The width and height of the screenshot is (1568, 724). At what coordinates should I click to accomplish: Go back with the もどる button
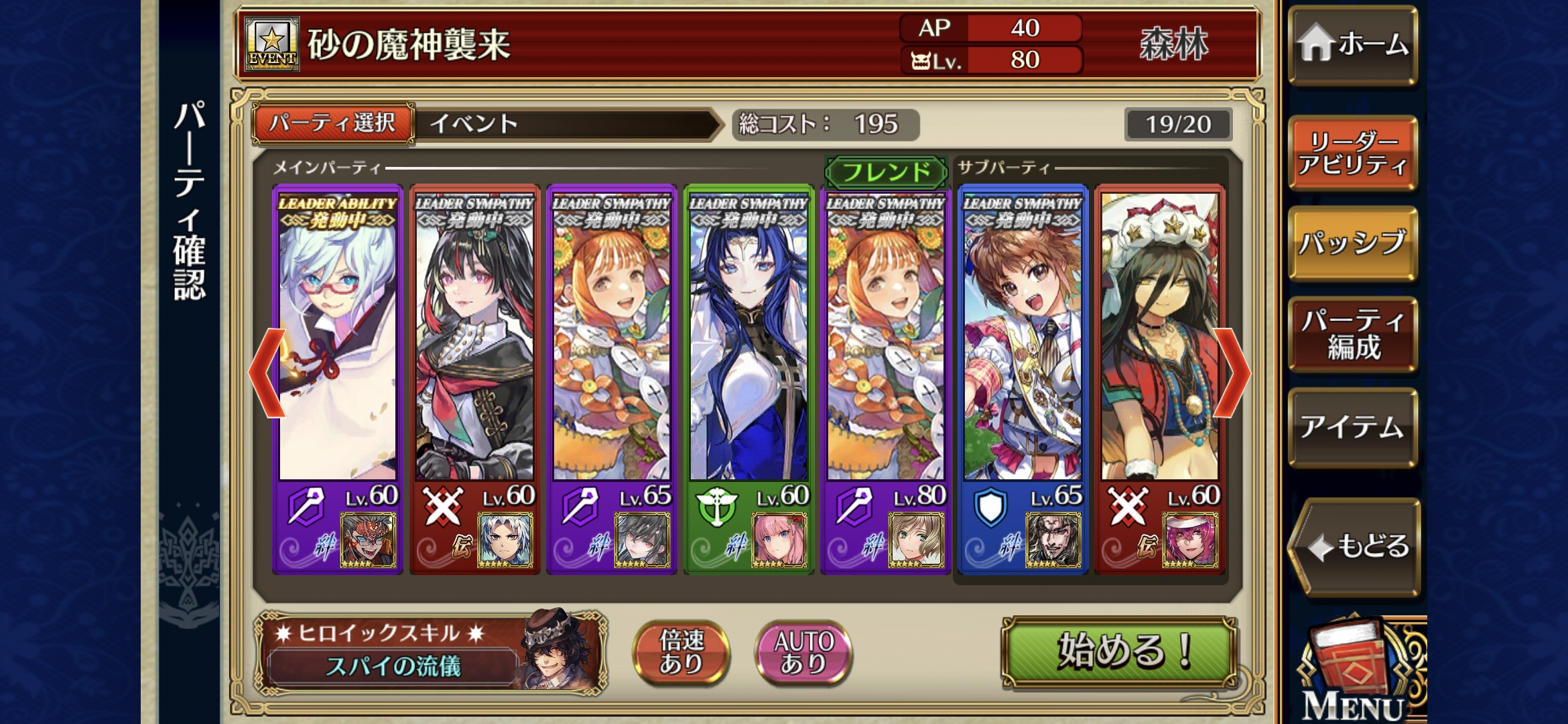pyautogui.click(x=1355, y=546)
